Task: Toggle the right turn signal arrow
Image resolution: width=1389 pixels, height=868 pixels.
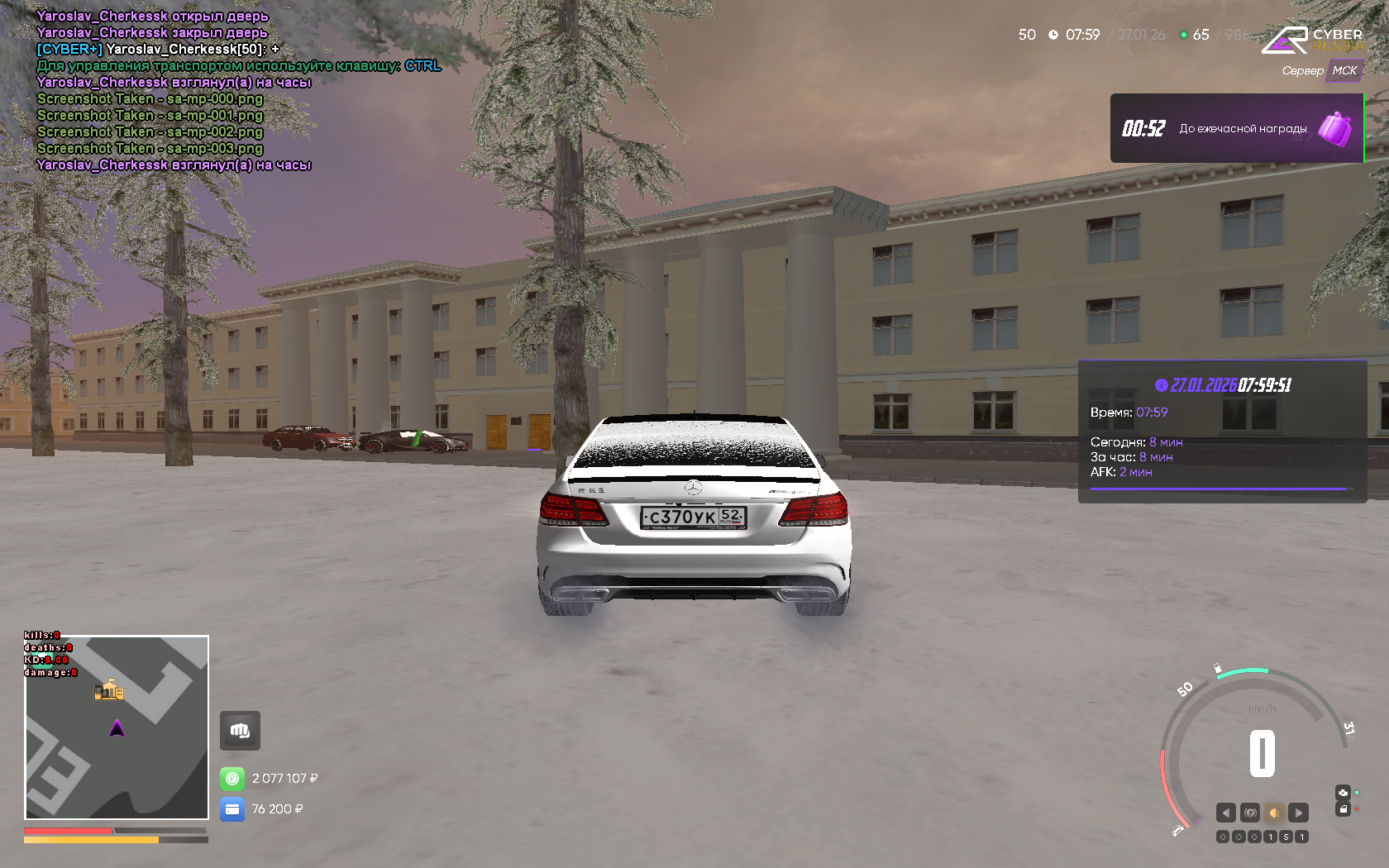Action: [1298, 813]
